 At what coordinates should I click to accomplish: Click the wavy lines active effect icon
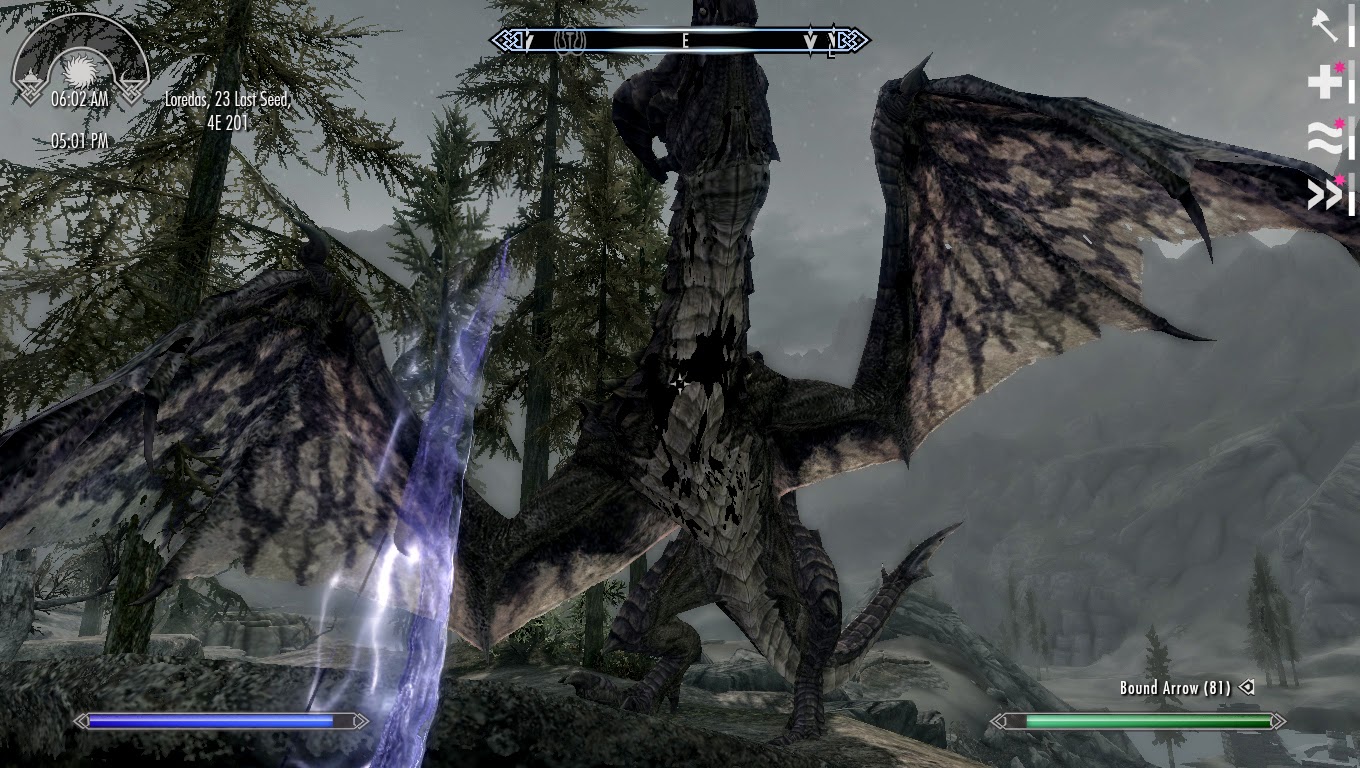1325,139
